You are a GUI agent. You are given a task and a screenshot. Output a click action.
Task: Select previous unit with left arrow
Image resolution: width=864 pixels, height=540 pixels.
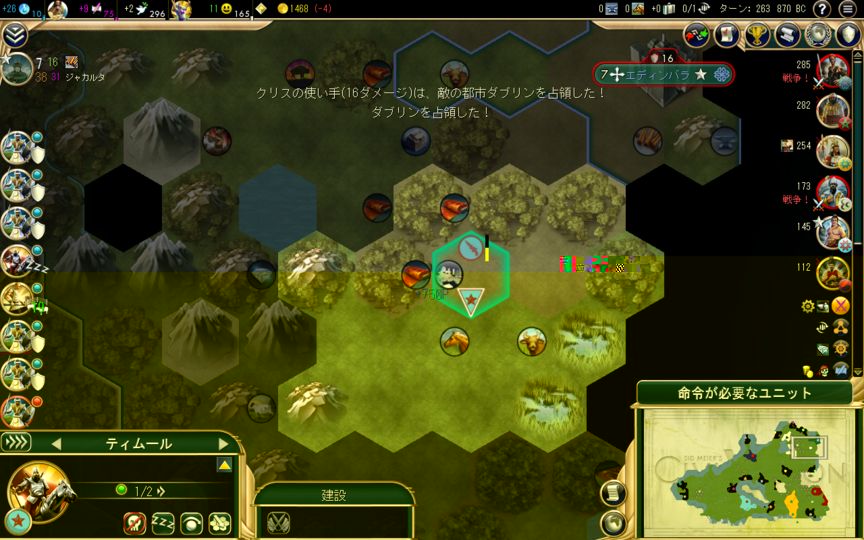pyautogui.click(x=56, y=443)
